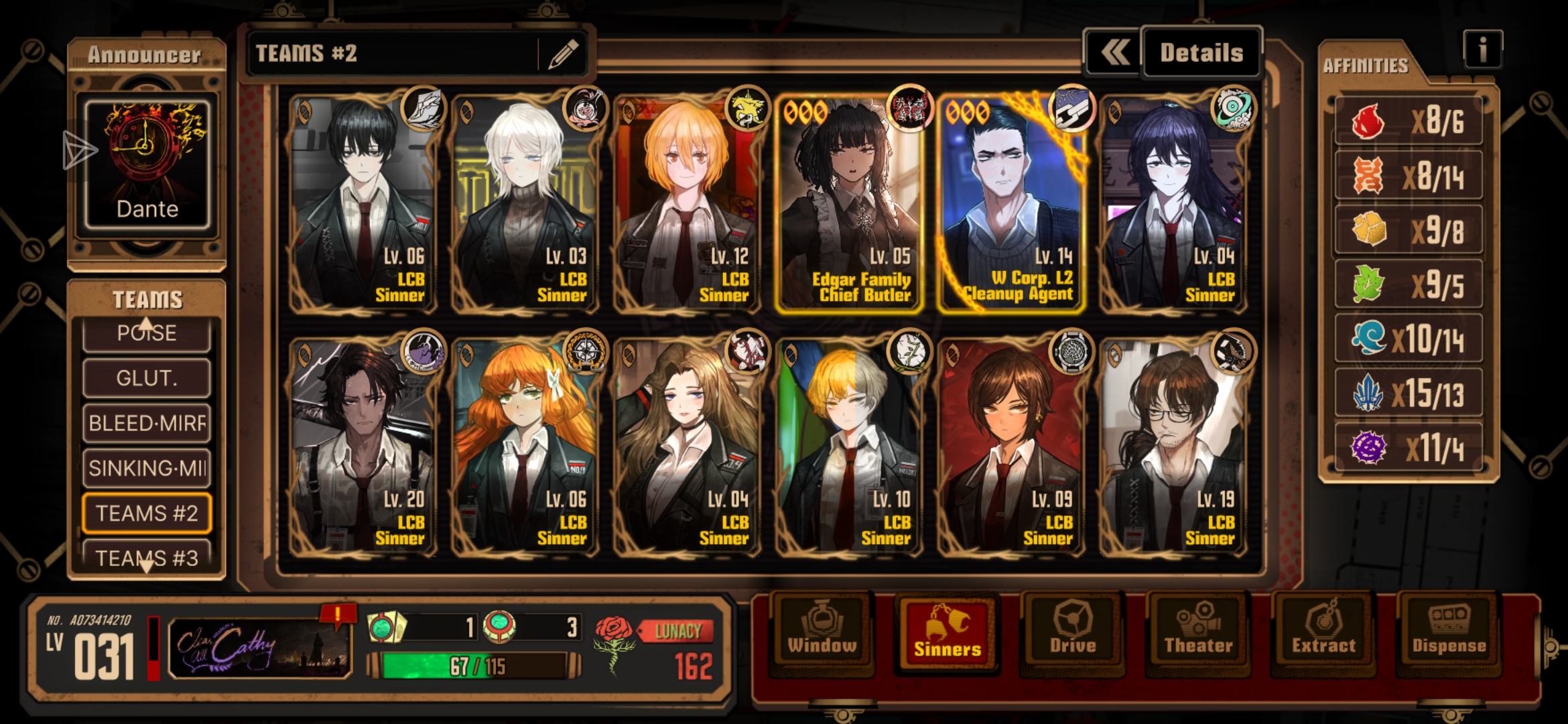This screenshot has width=1568, height=724.
Task: Edit the team name with the pencil icon
Action: 563,54
